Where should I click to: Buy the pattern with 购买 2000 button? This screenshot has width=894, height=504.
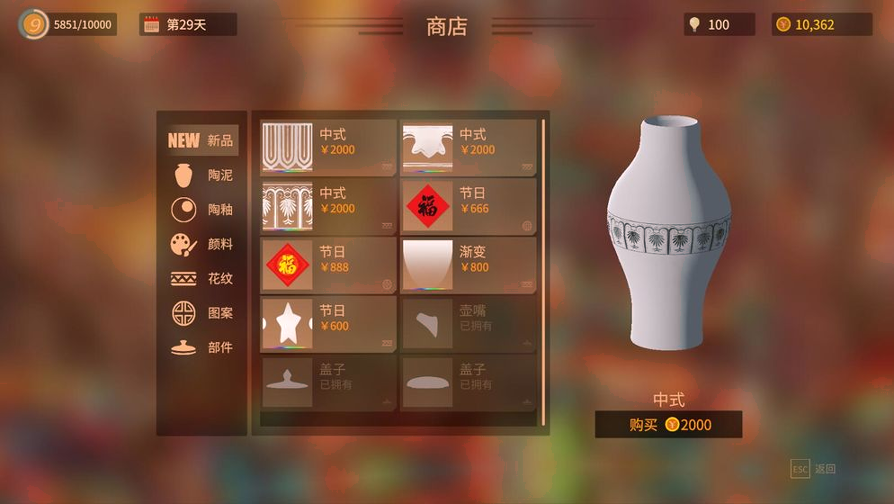click(x=669, y=424)
